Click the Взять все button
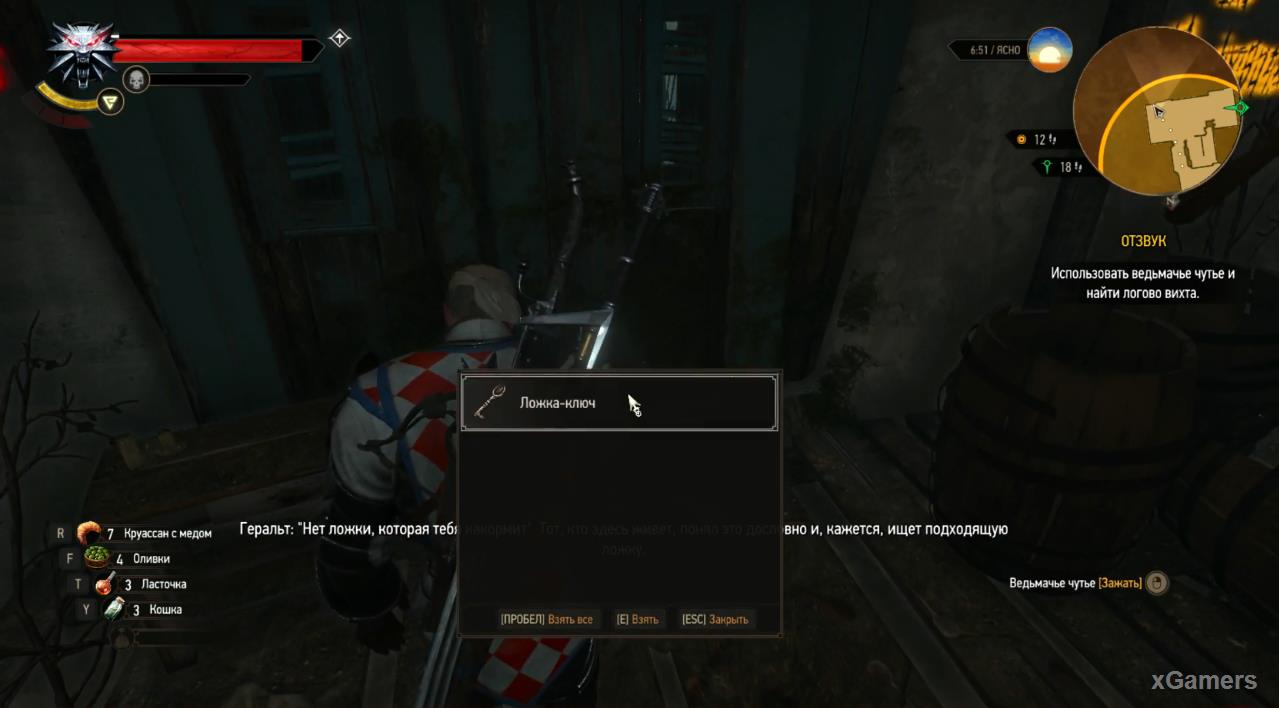1279x708 pixels. [547, 620]
